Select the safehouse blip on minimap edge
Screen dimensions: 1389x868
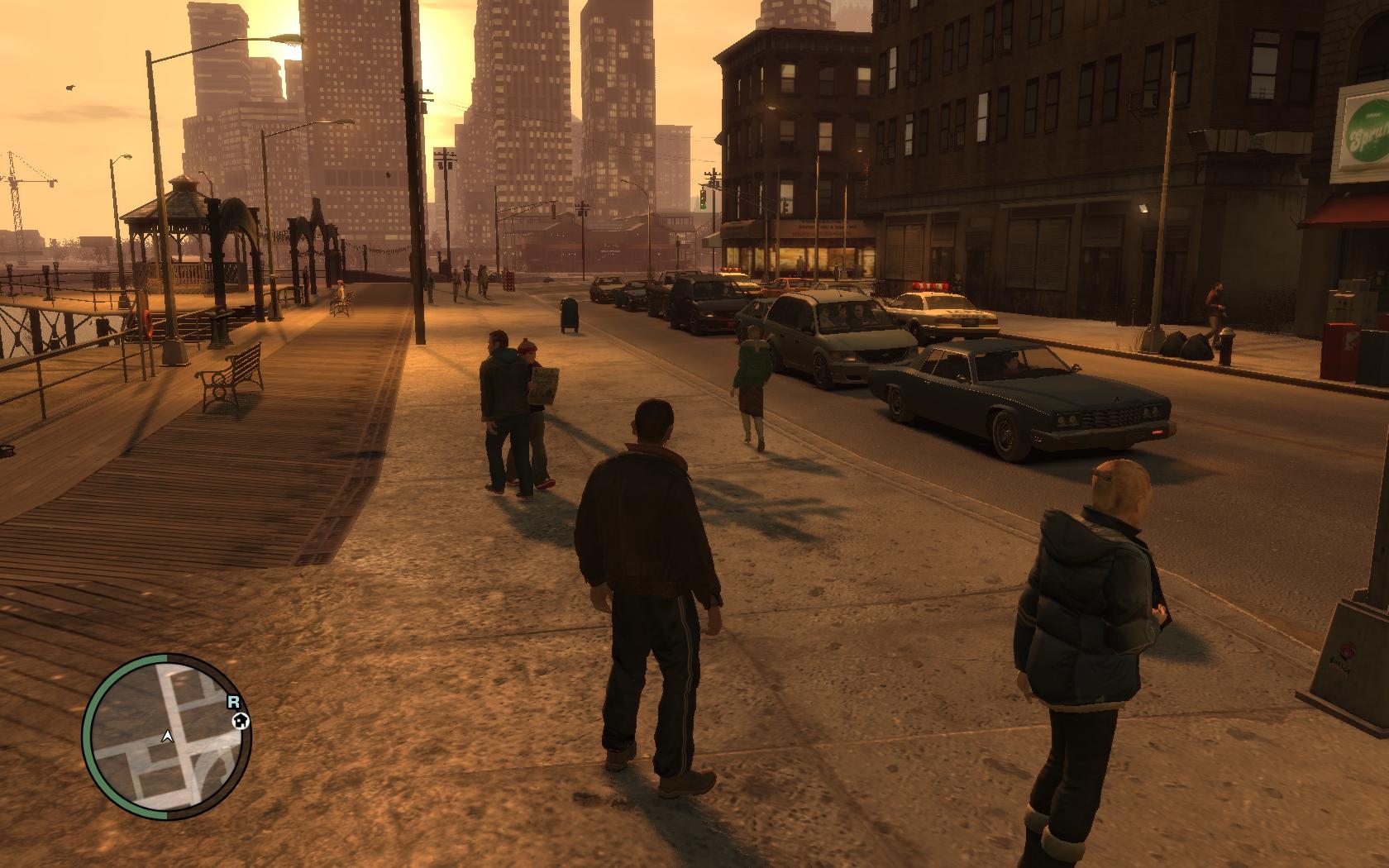241,721
